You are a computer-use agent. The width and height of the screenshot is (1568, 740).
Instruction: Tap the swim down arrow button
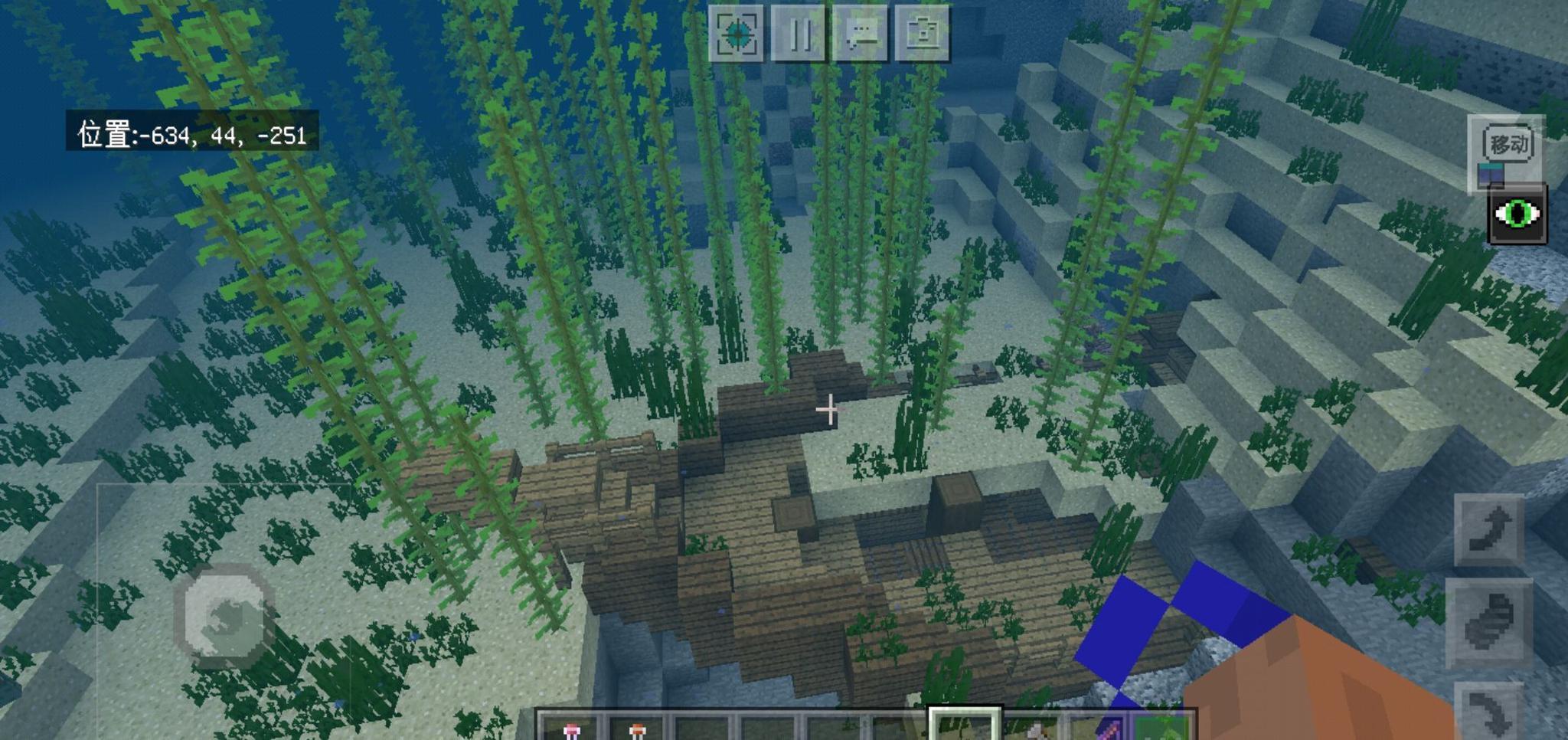click(1488, 712)
